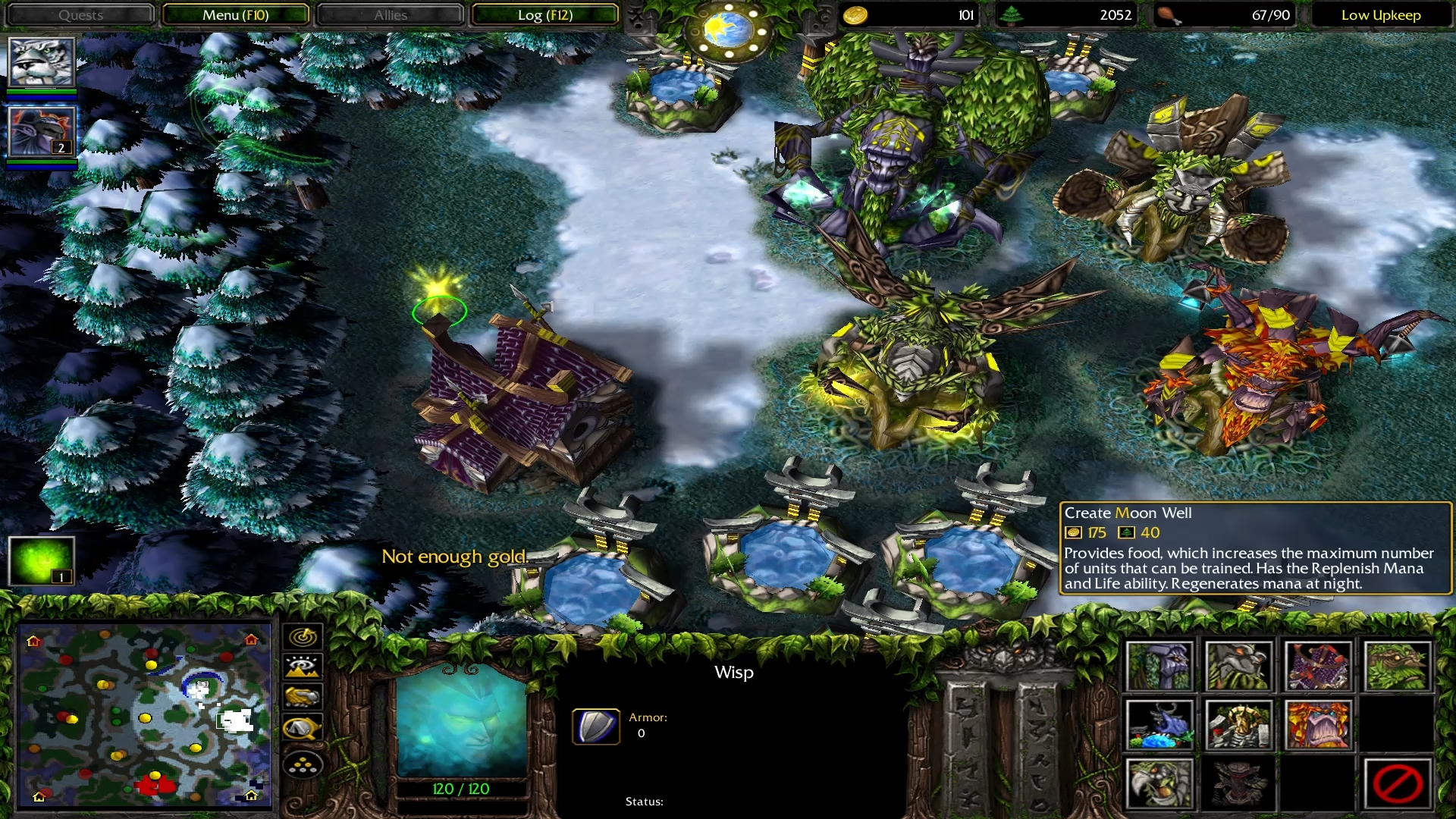Toggle minimap ally color mode
Viewport: 1456px width, 819px height.
pyautogui.click(x=303, y=698)
